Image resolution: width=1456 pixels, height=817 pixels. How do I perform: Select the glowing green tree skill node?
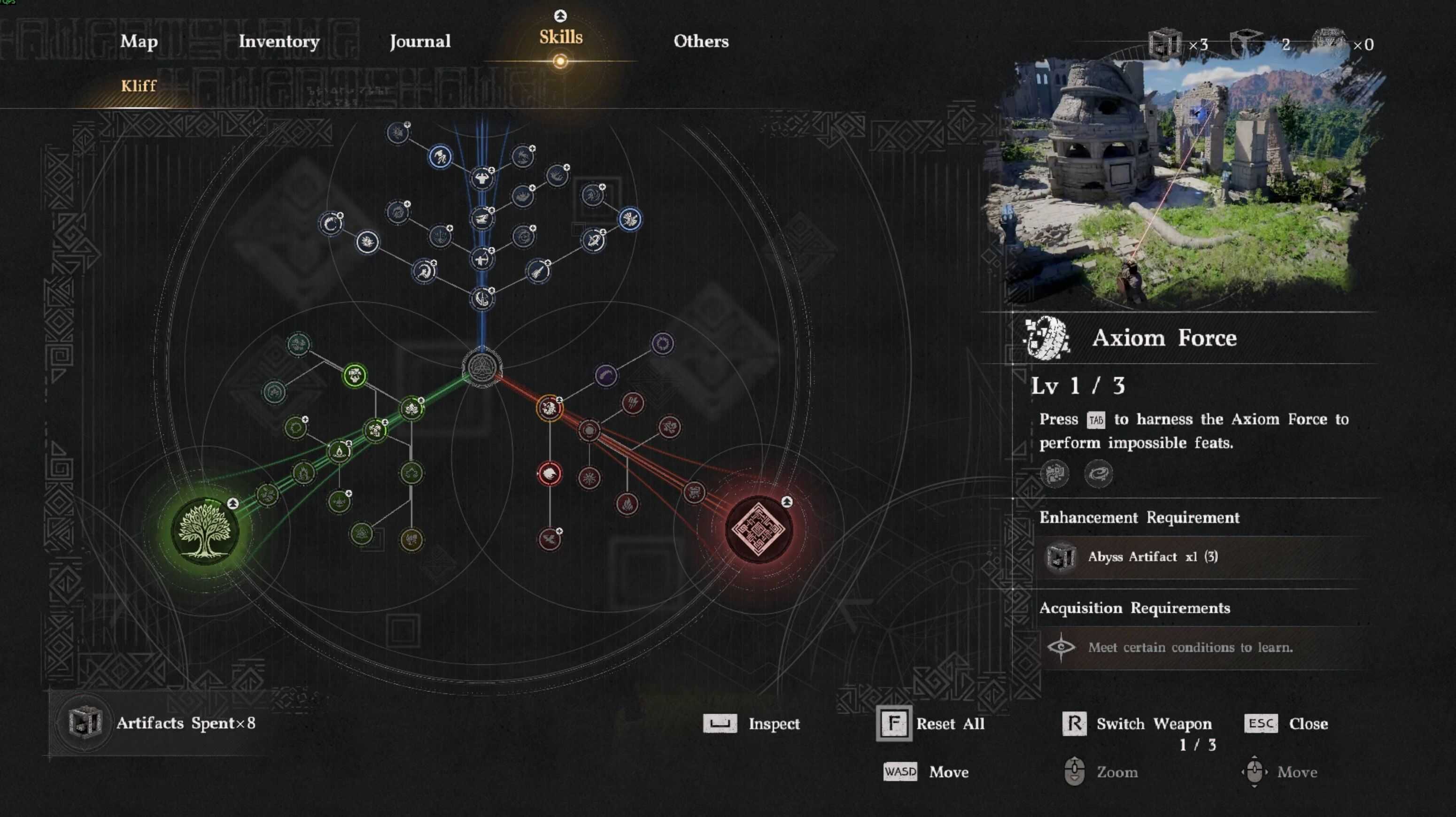coord(205,531)
